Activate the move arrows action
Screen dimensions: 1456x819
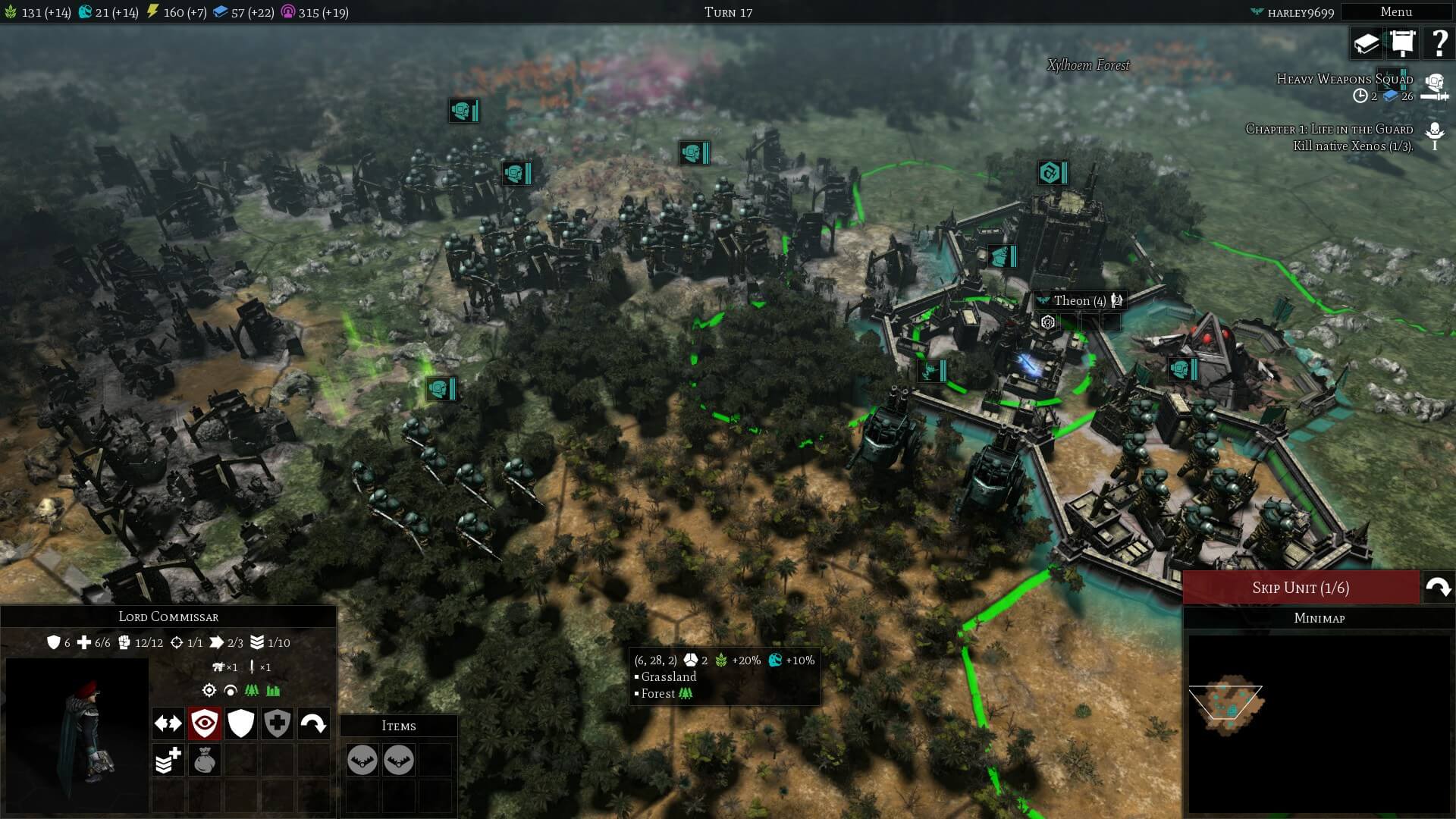pos(168,723)
